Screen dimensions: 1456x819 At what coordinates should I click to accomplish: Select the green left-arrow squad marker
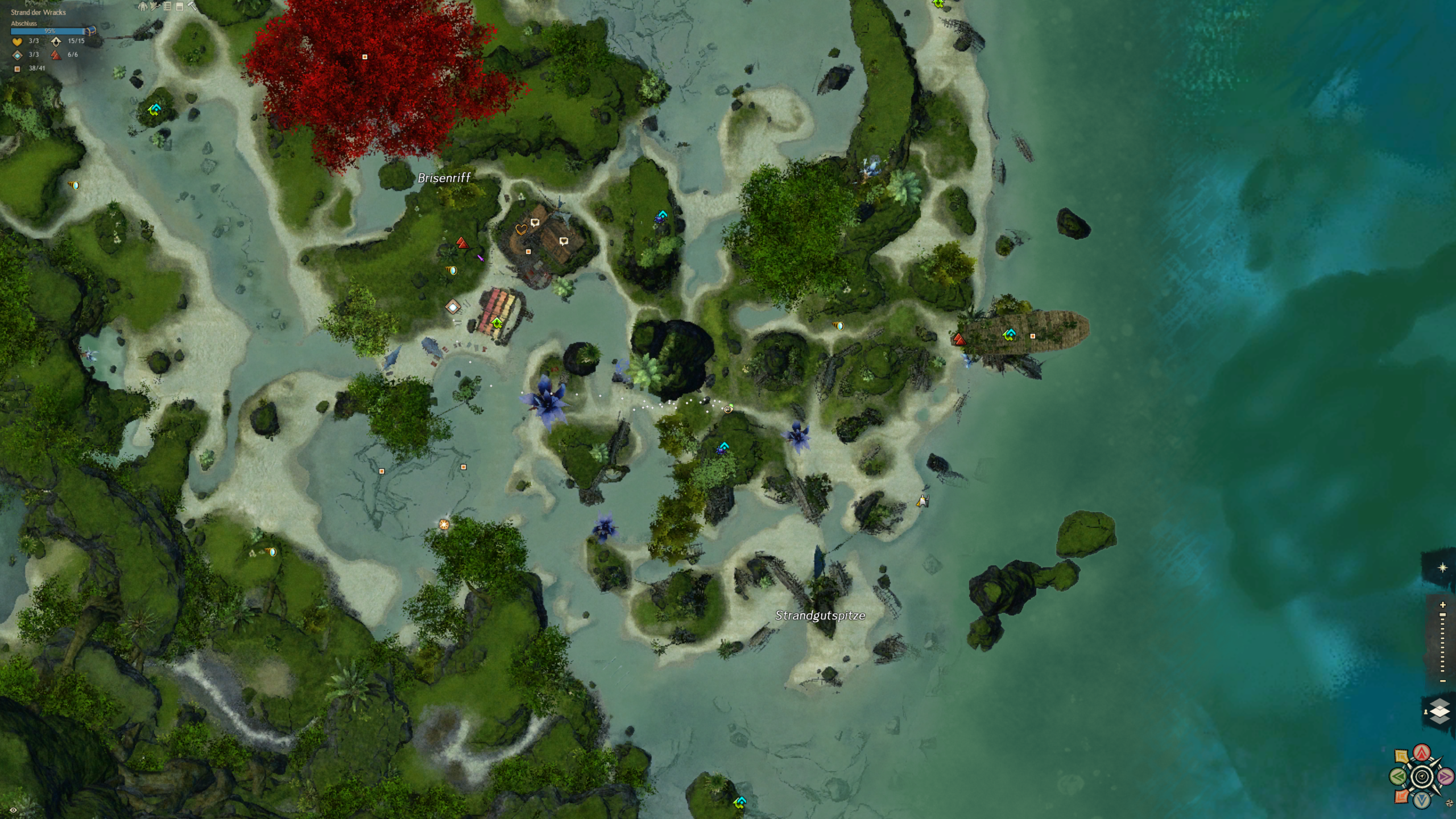pyautogui.click(x=1399, y=776)
